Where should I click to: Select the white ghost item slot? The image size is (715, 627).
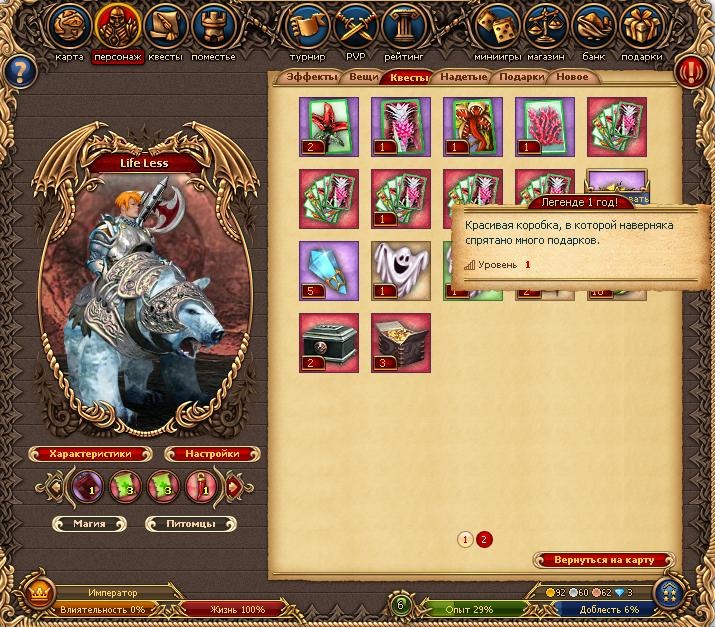pyautogui.click(x=401, y=271)
